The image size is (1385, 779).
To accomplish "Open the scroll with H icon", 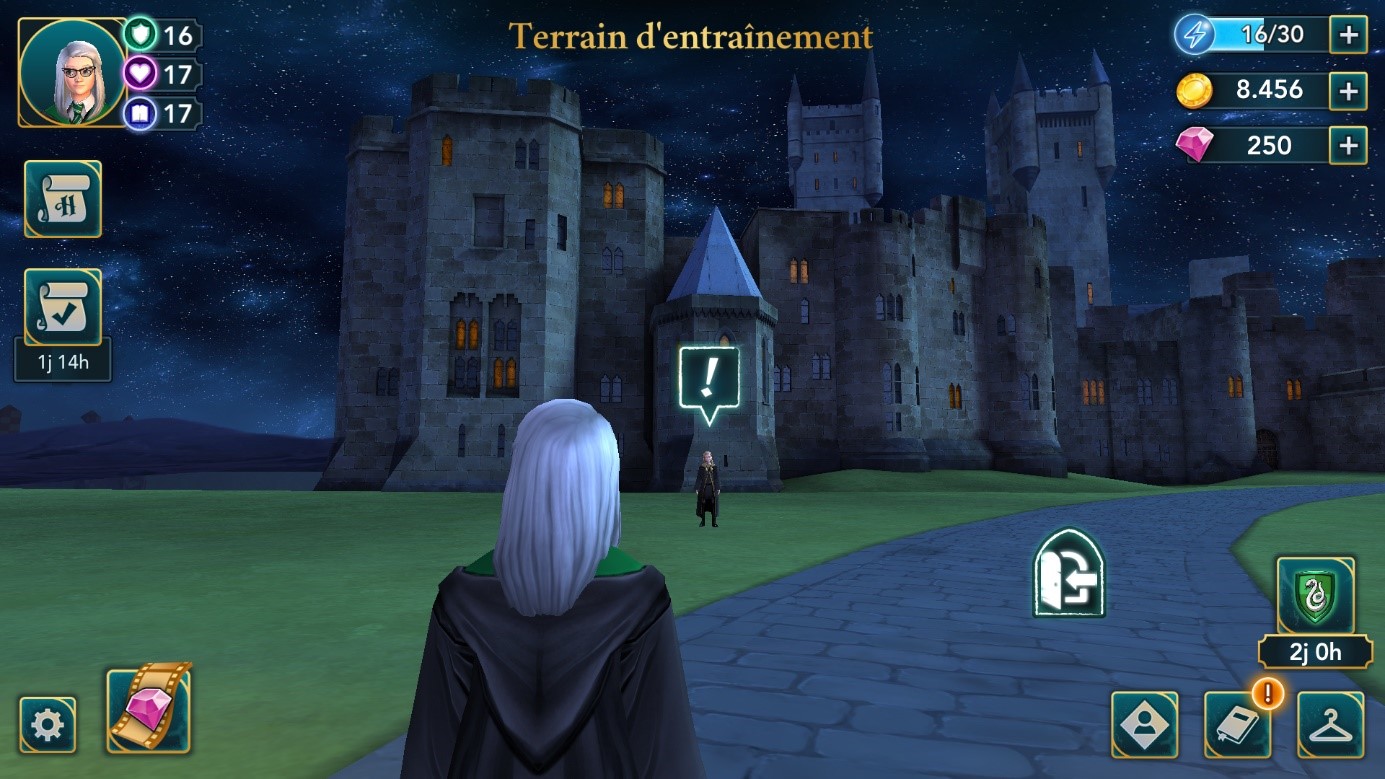I will coord(63,199).
